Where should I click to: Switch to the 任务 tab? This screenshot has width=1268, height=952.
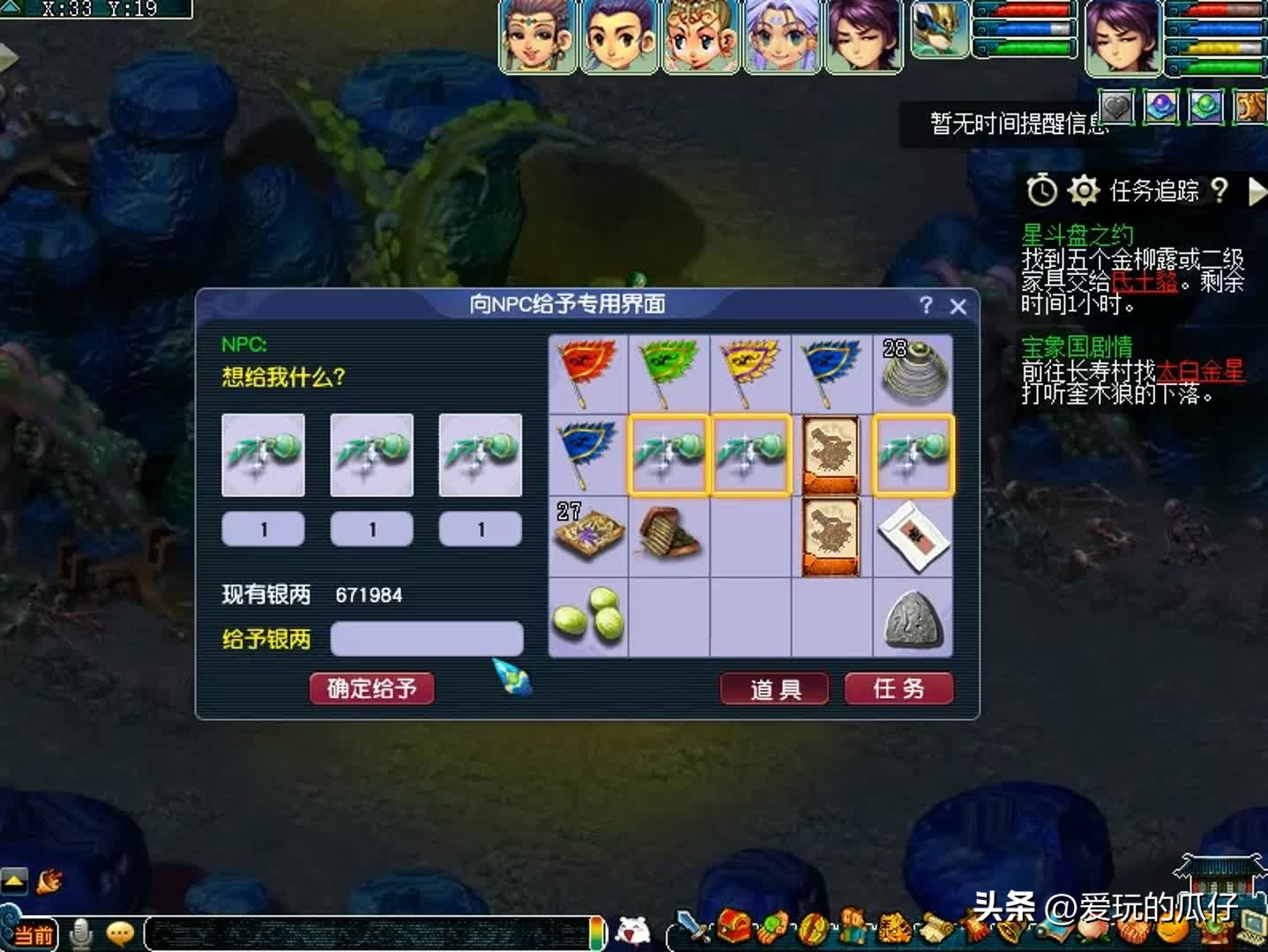click(x=899, y=690)
